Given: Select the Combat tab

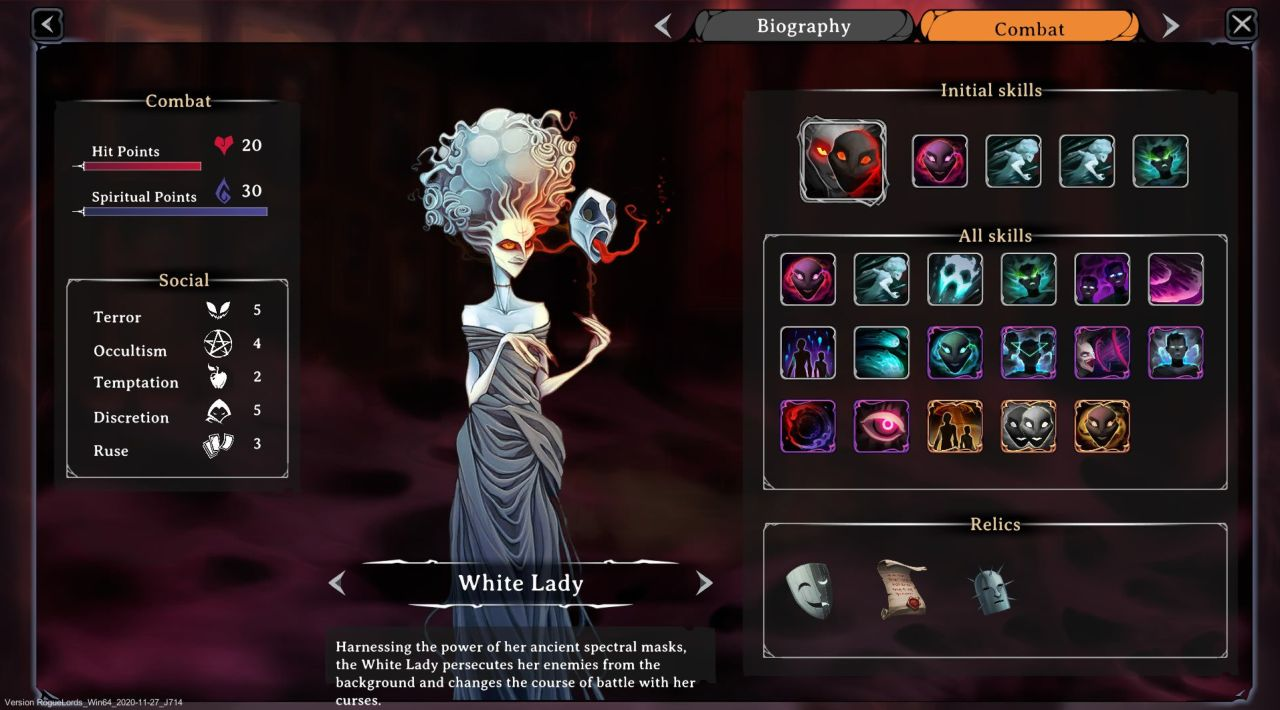Looking at the screenshot, I should click(1029, 28).
